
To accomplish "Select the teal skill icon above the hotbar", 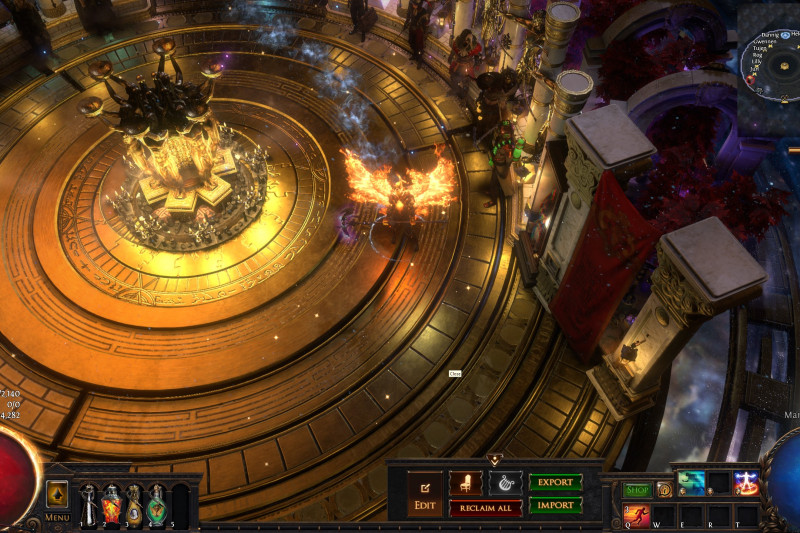I will click(692, 483).
